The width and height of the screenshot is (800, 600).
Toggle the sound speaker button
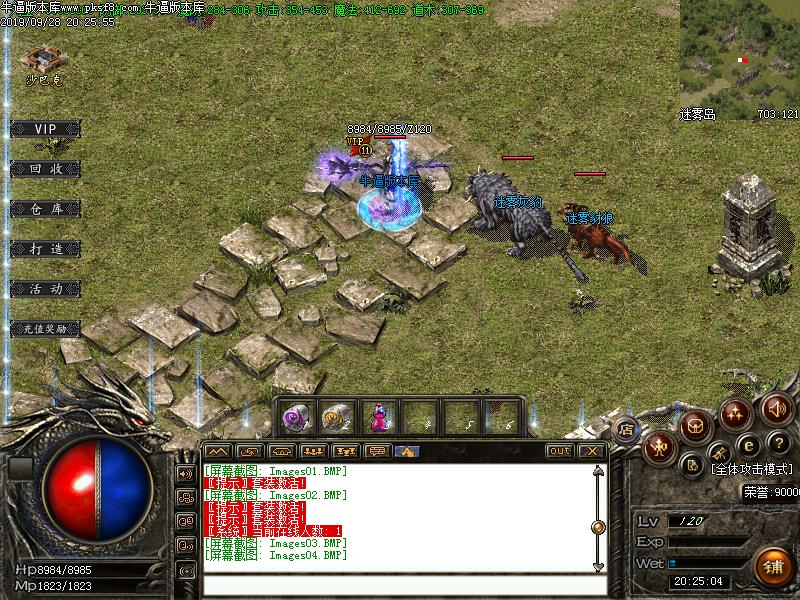775,408
